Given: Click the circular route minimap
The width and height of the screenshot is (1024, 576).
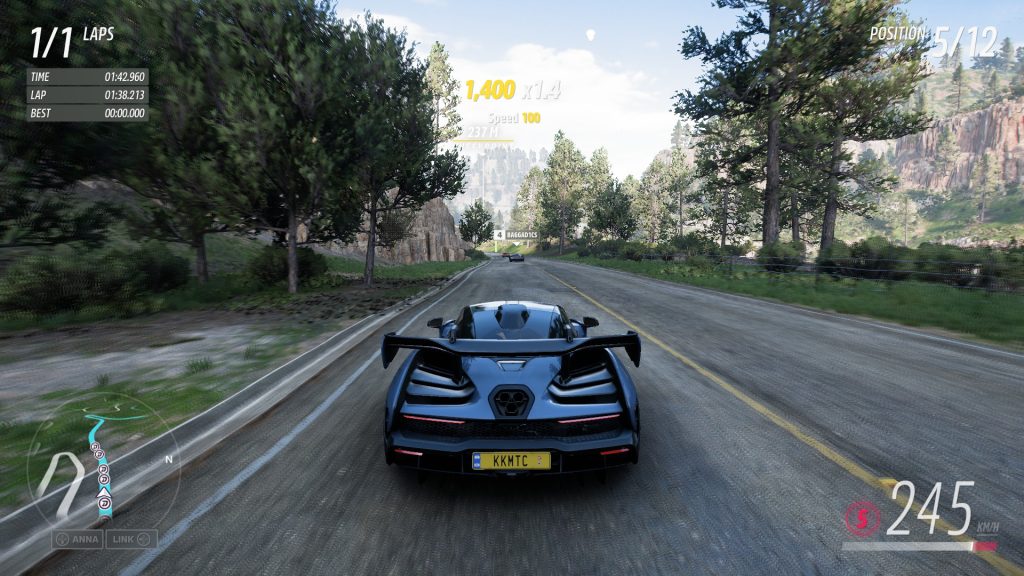Looking at the screenshot, I should [x=102, y=466].
